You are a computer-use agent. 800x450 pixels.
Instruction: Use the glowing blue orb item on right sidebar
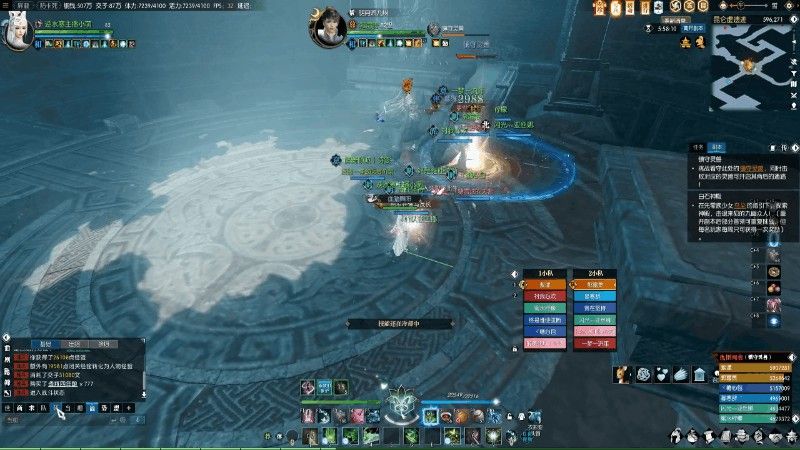(773, 321)
